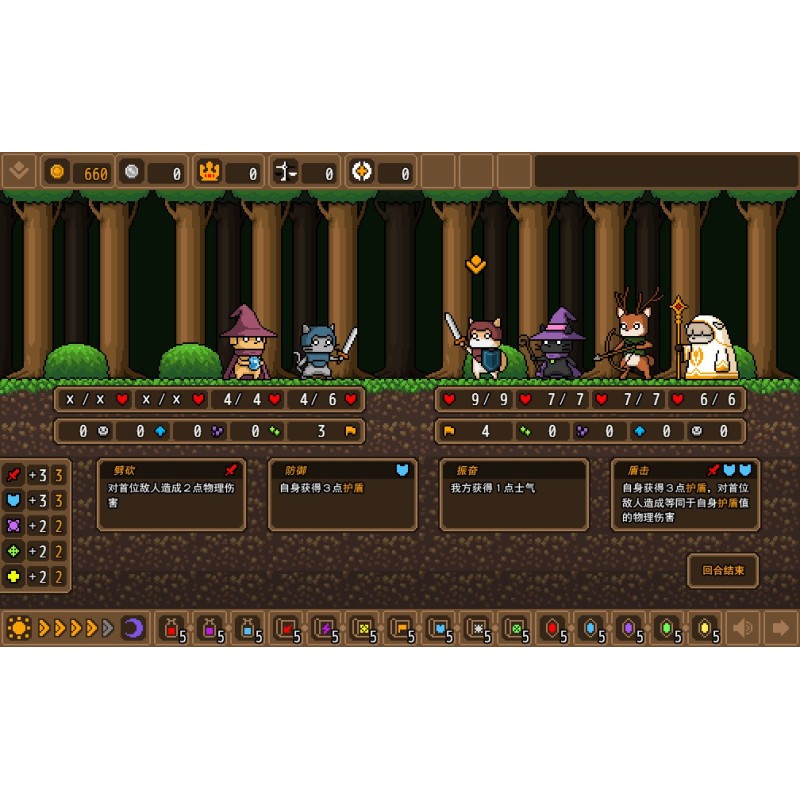Screen dimensions: 800x800
Task: Select the purple gem item
Action: 629,628
